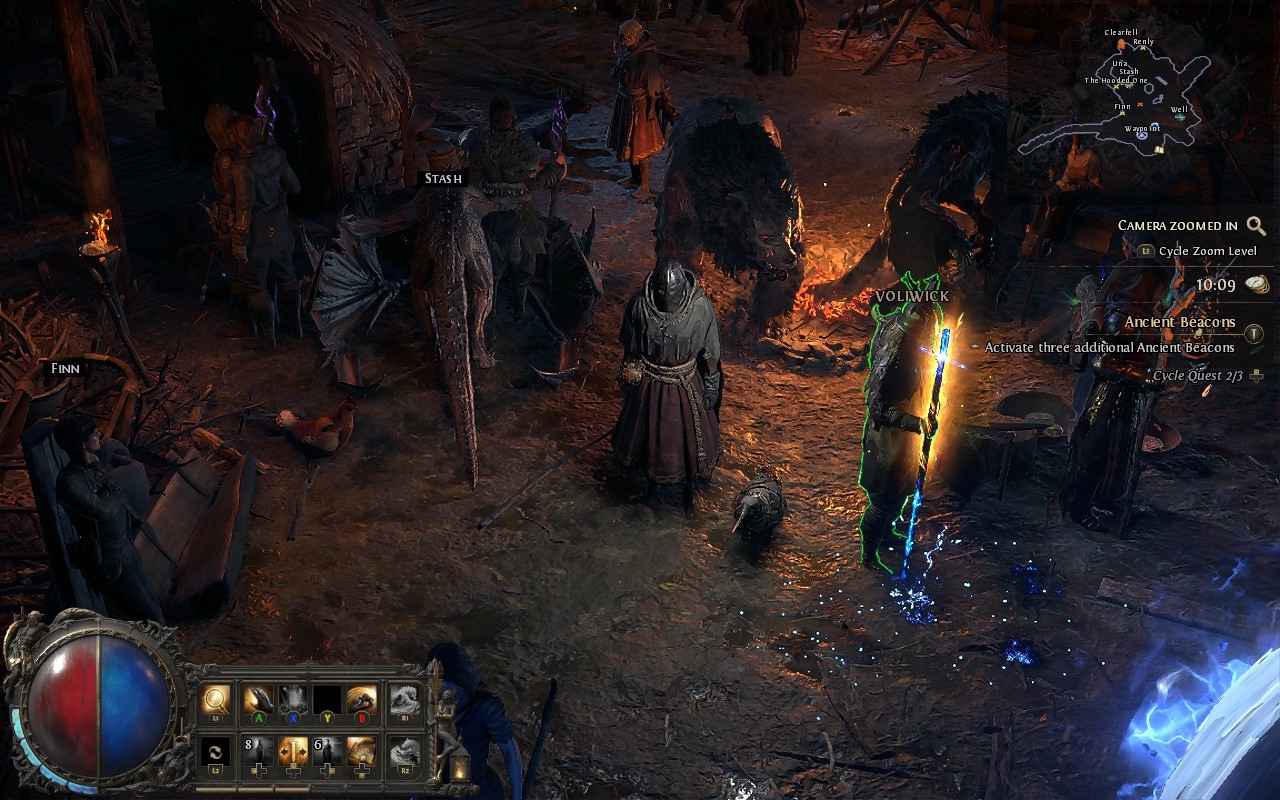Click the Stash nameplate label
This screenshot has height=800, width=1280.
coord(443,179)
